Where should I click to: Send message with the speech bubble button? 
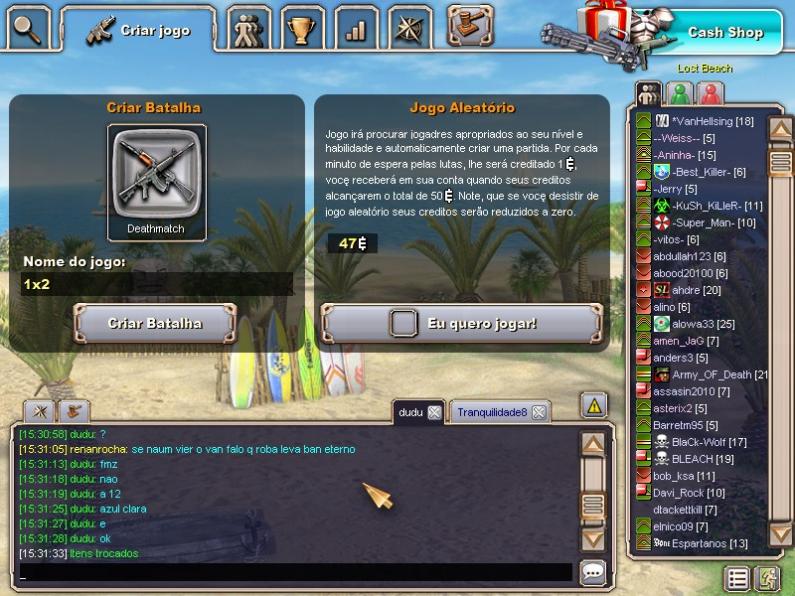click(x=593, y=572)
